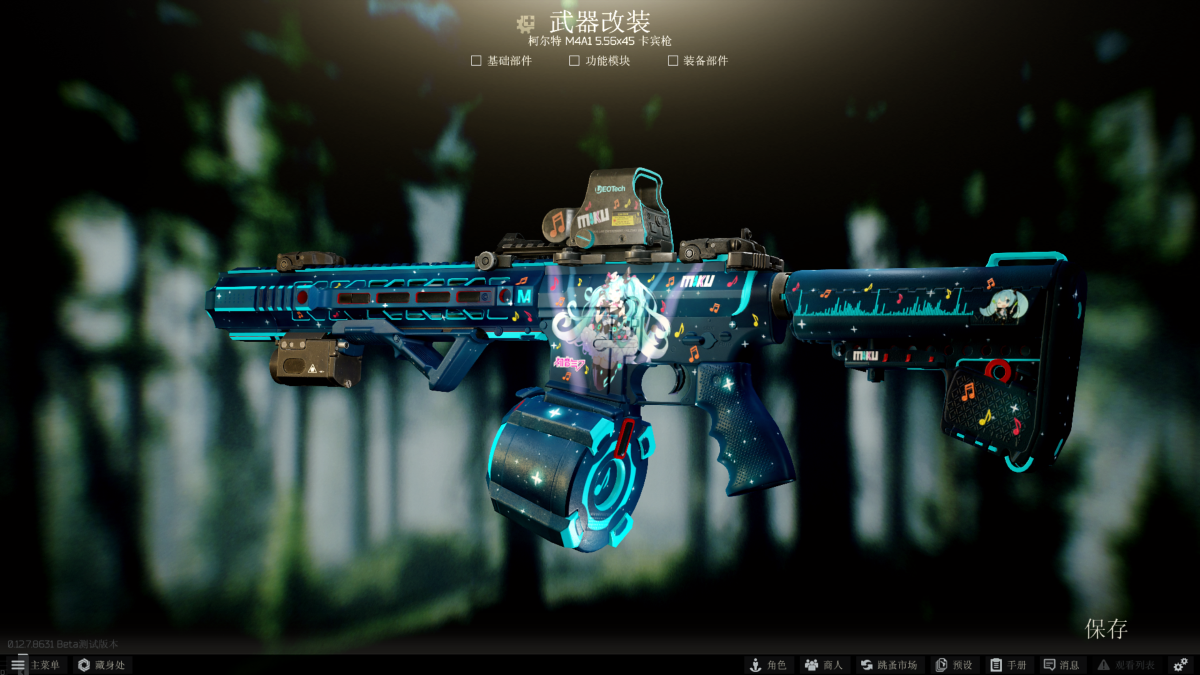Open the 角色 character screen
The width and height of the screenshot is (1200, 675).
click(768, 665)
